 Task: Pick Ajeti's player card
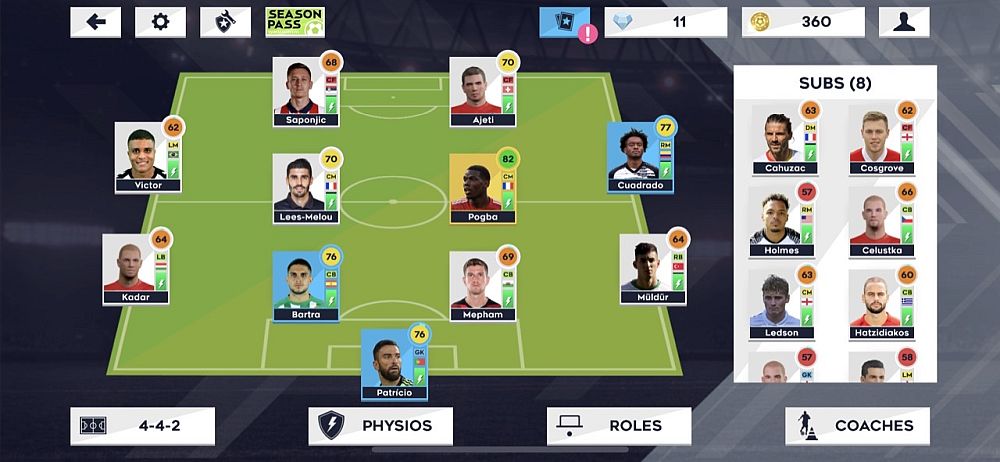(x=482, y=91)
